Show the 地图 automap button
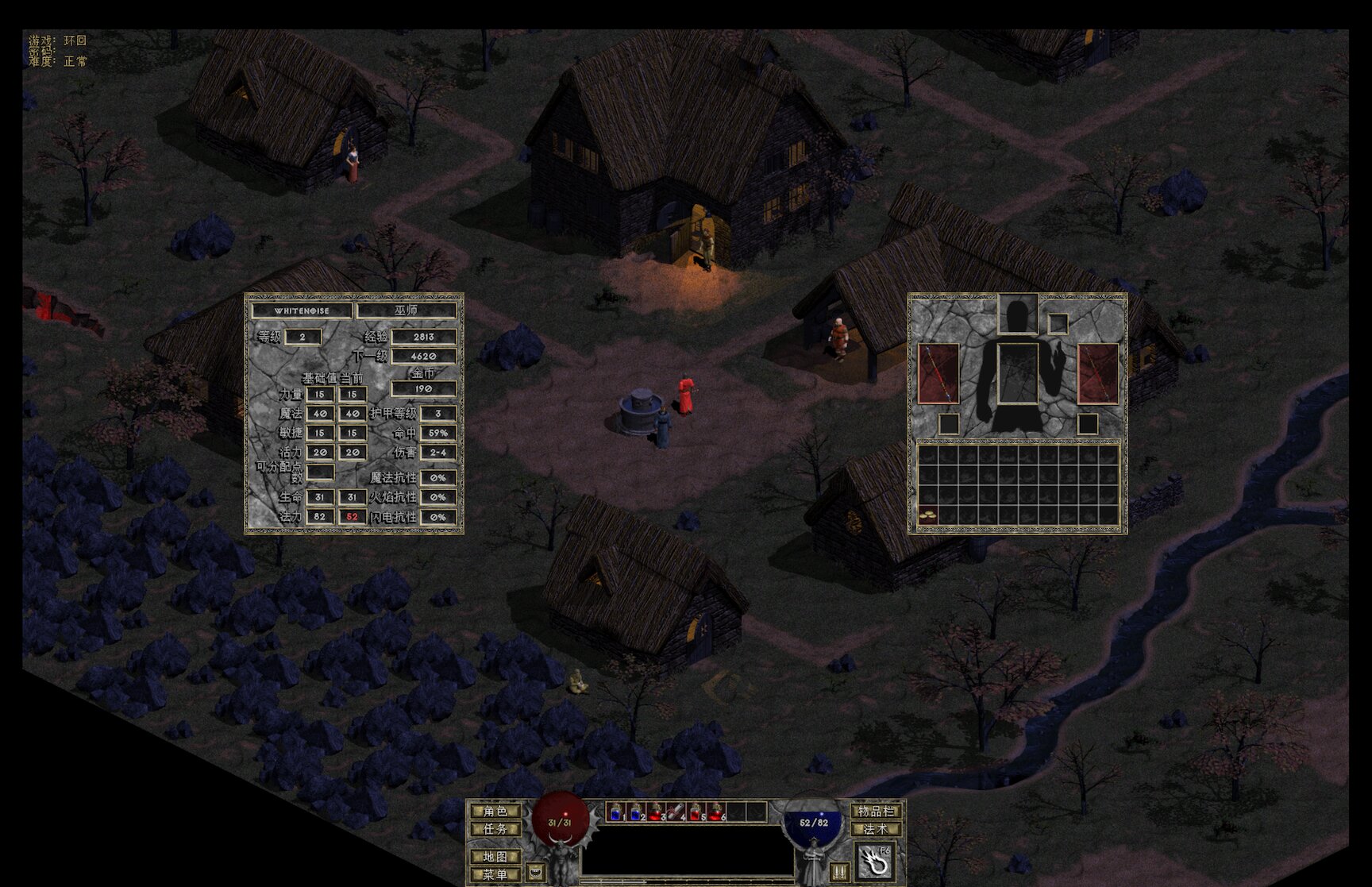The image size is (1372, 887). [x=495, y=857]
